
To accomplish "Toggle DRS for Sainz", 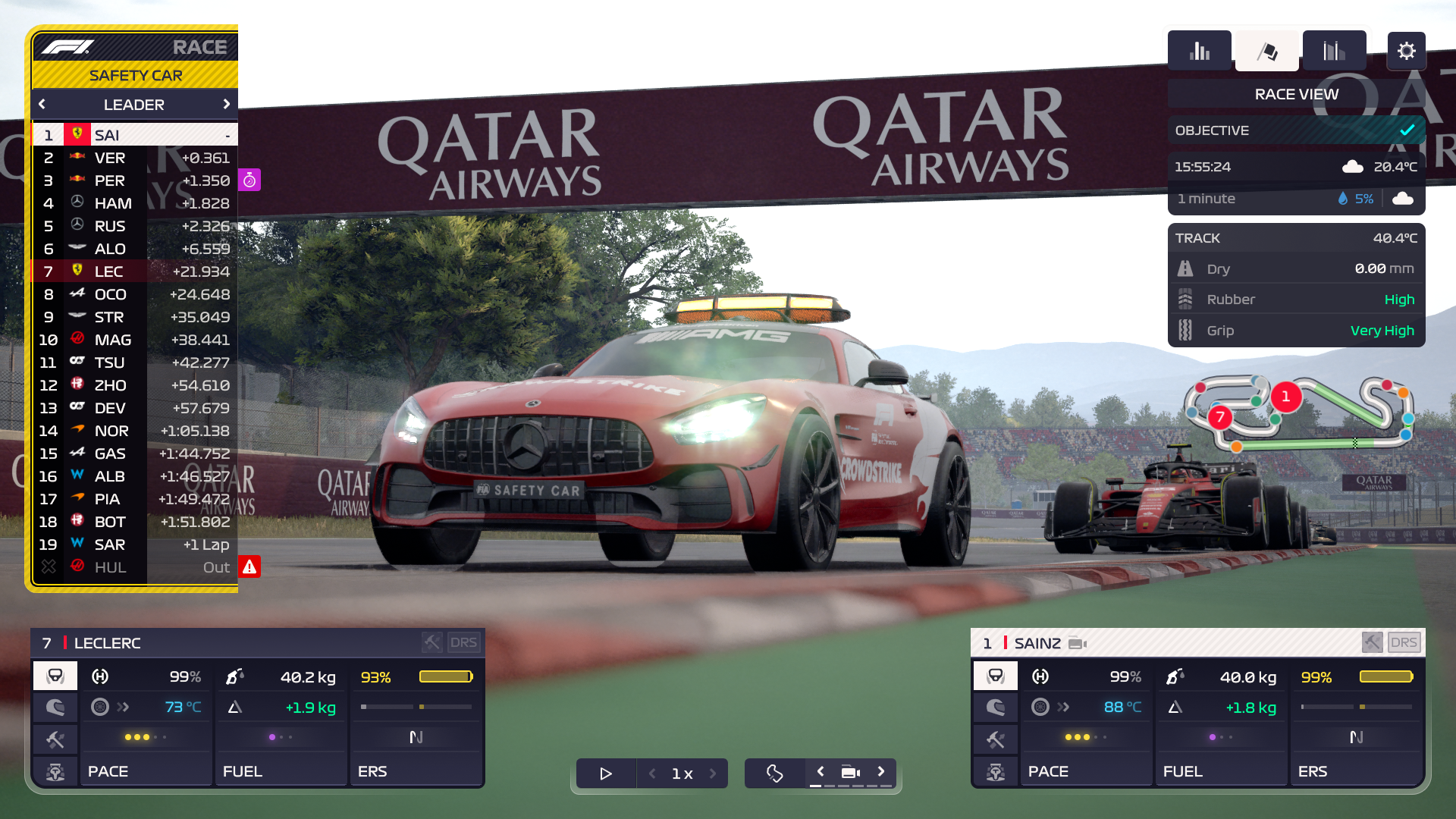I will pos(1404,642).
